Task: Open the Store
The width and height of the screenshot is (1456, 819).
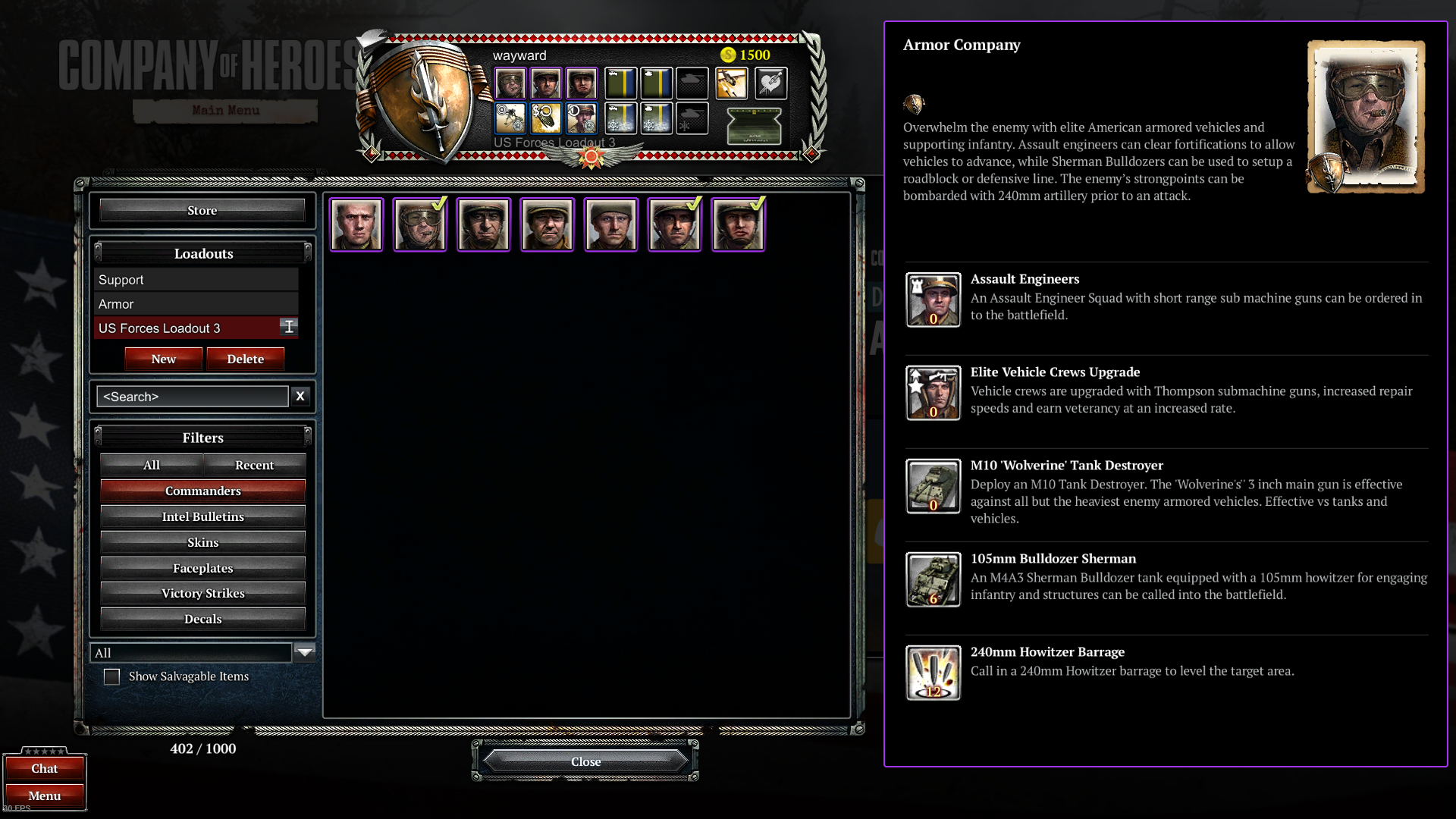Action: pos(202,211)
